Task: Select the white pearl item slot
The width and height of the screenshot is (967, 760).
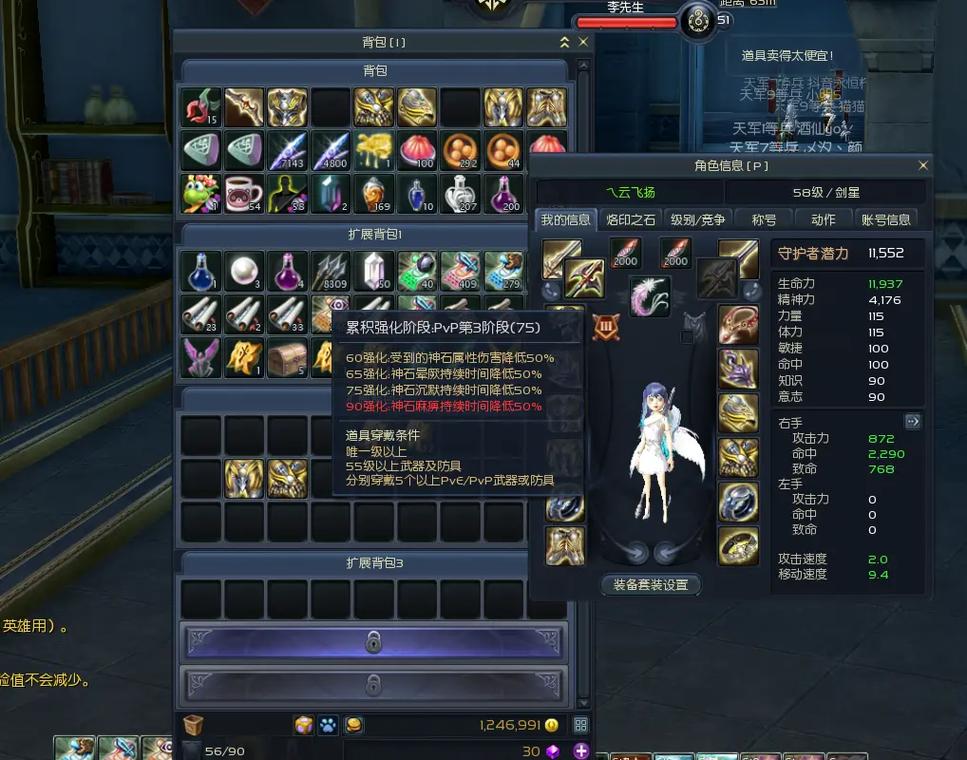Action: point(244,271)
